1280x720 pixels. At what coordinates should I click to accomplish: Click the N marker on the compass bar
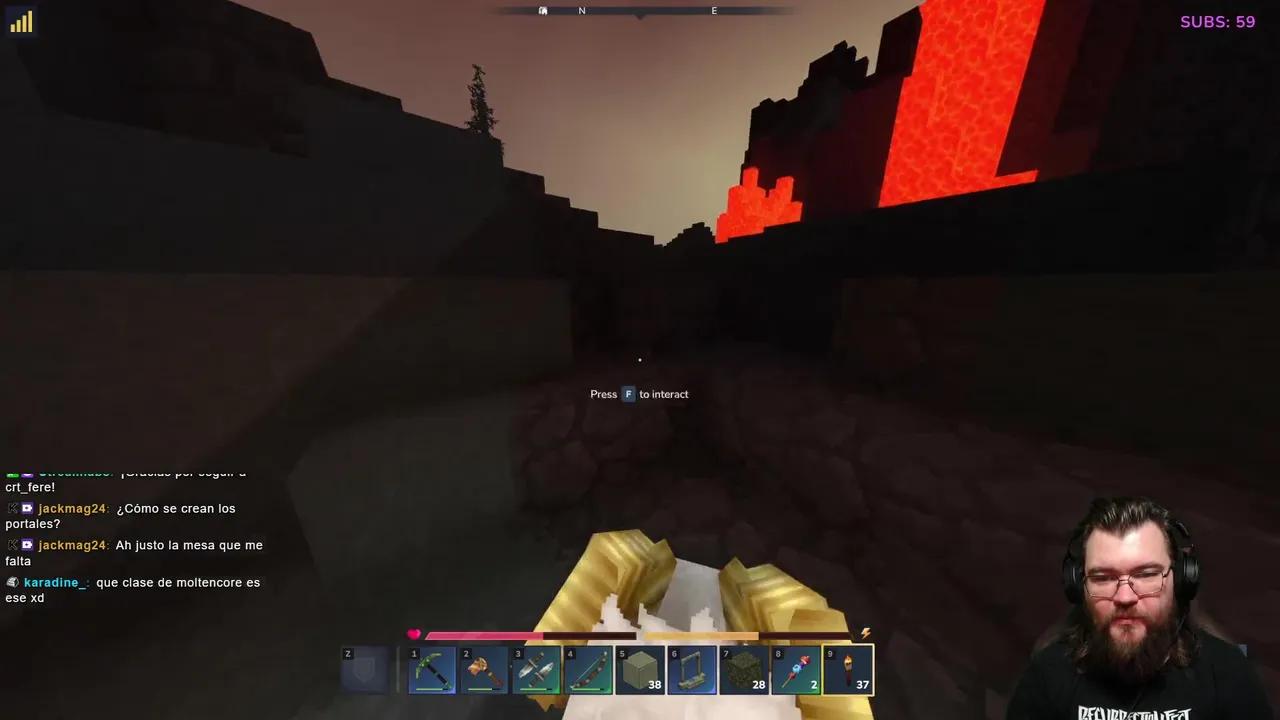pos(582,10)
